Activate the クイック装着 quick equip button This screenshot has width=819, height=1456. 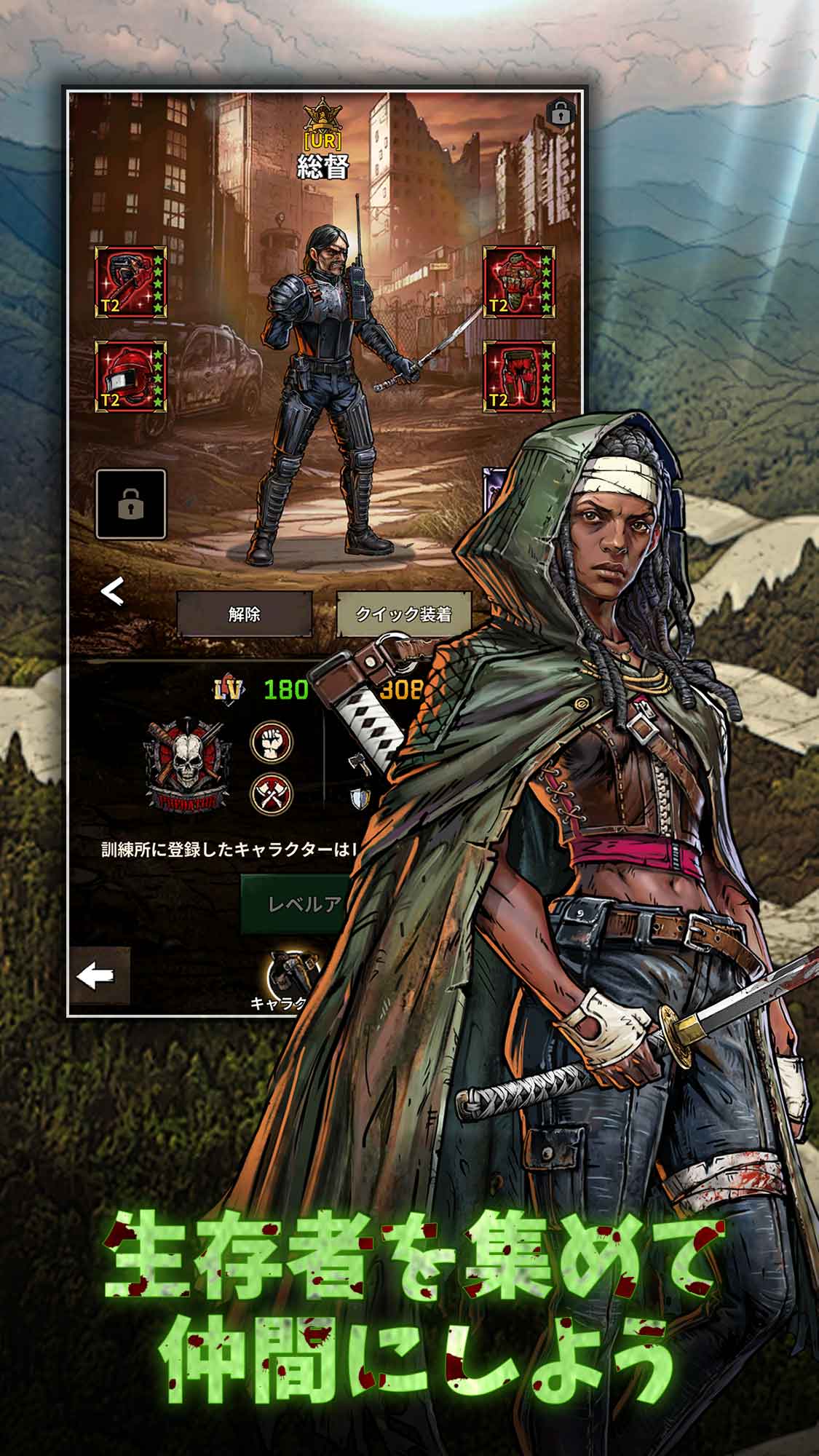click(403, 614)
